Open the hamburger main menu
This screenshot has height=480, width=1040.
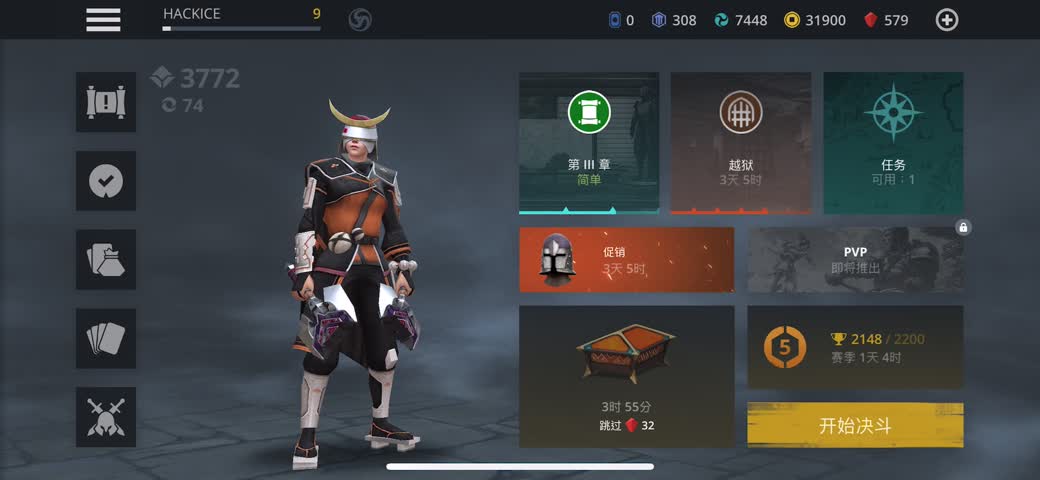(x=103, y=19)
